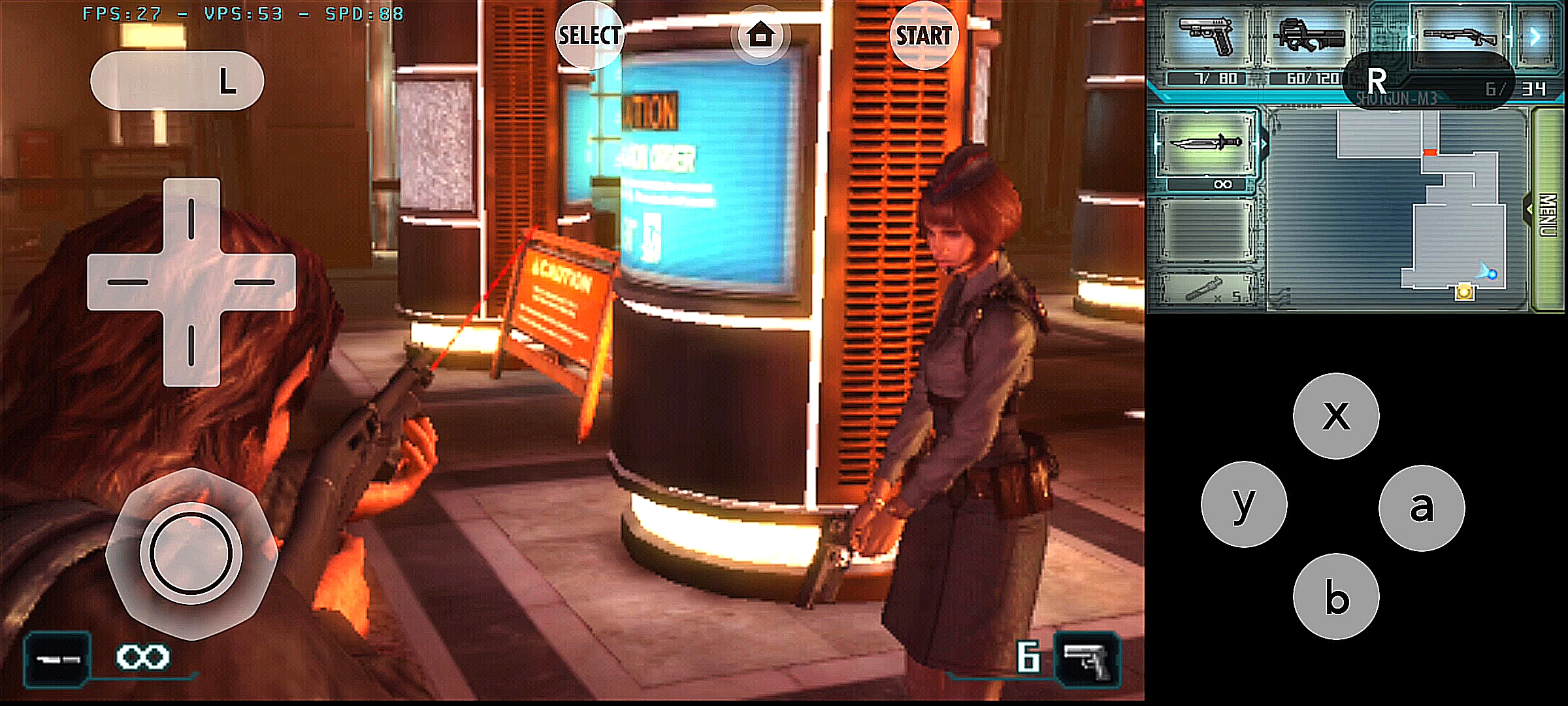Tap the cyan arrow beside the shotgun
Image resolution: width=1568 pixels, height=706 pixels.
tap(1536, 36)
